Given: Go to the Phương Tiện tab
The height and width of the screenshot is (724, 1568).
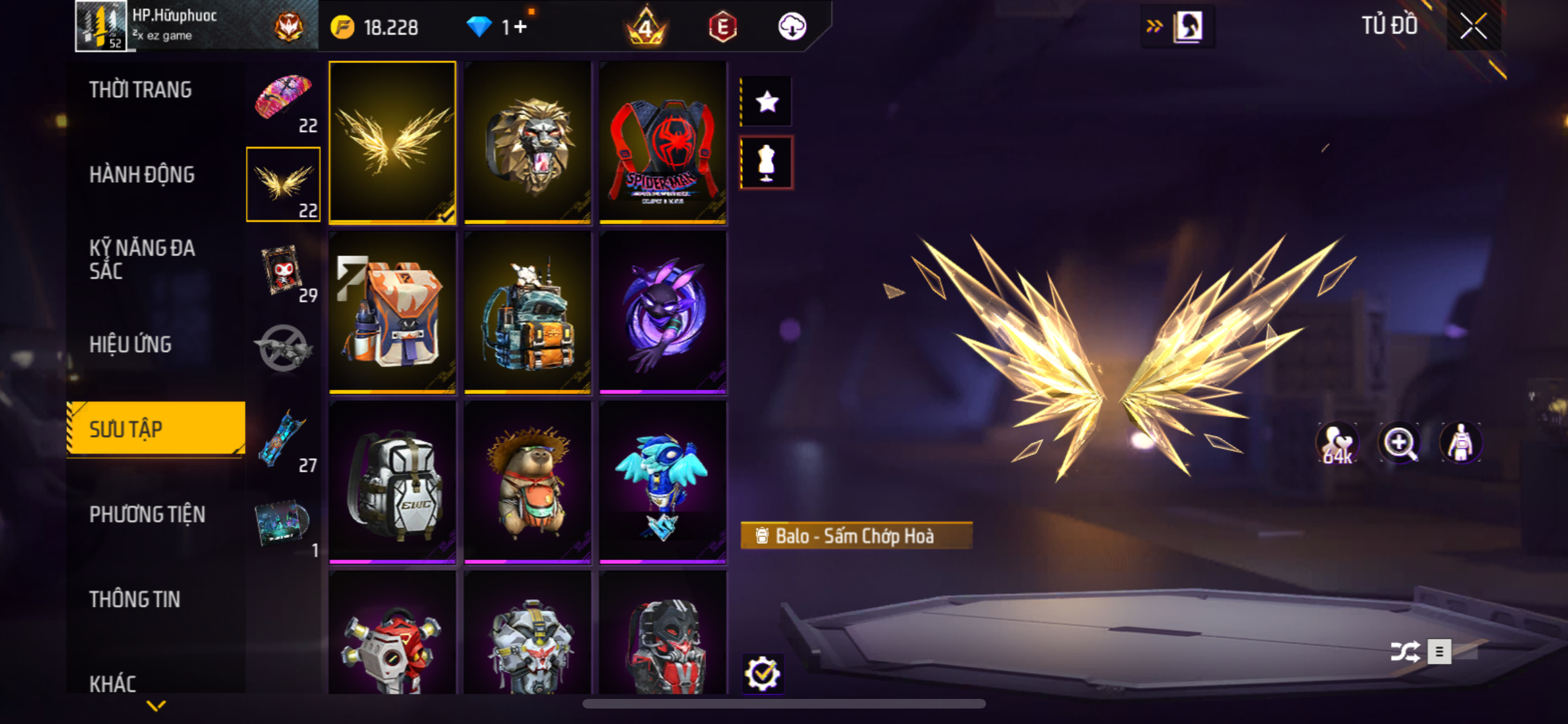Looking at the screenshot, I should [147, 514].
